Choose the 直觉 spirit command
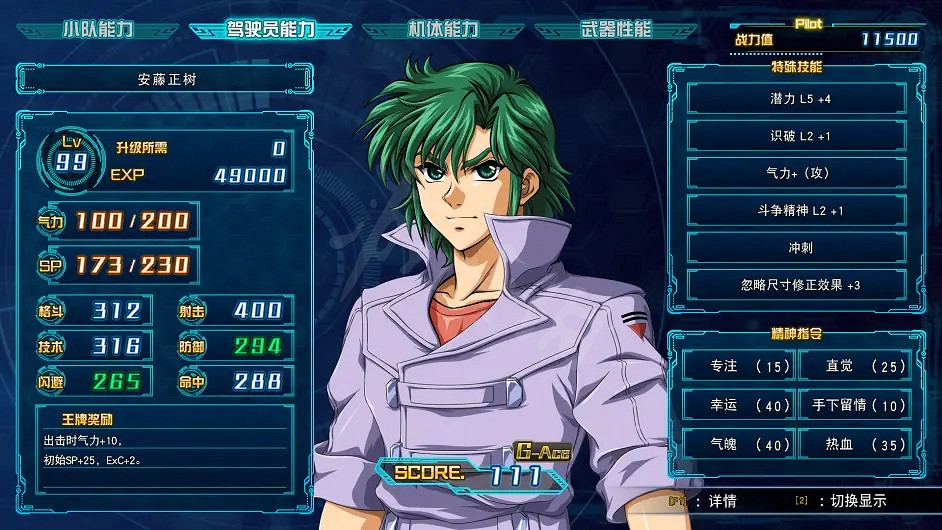The height and width of the screenshot is (530, 942). pos(854,367)
